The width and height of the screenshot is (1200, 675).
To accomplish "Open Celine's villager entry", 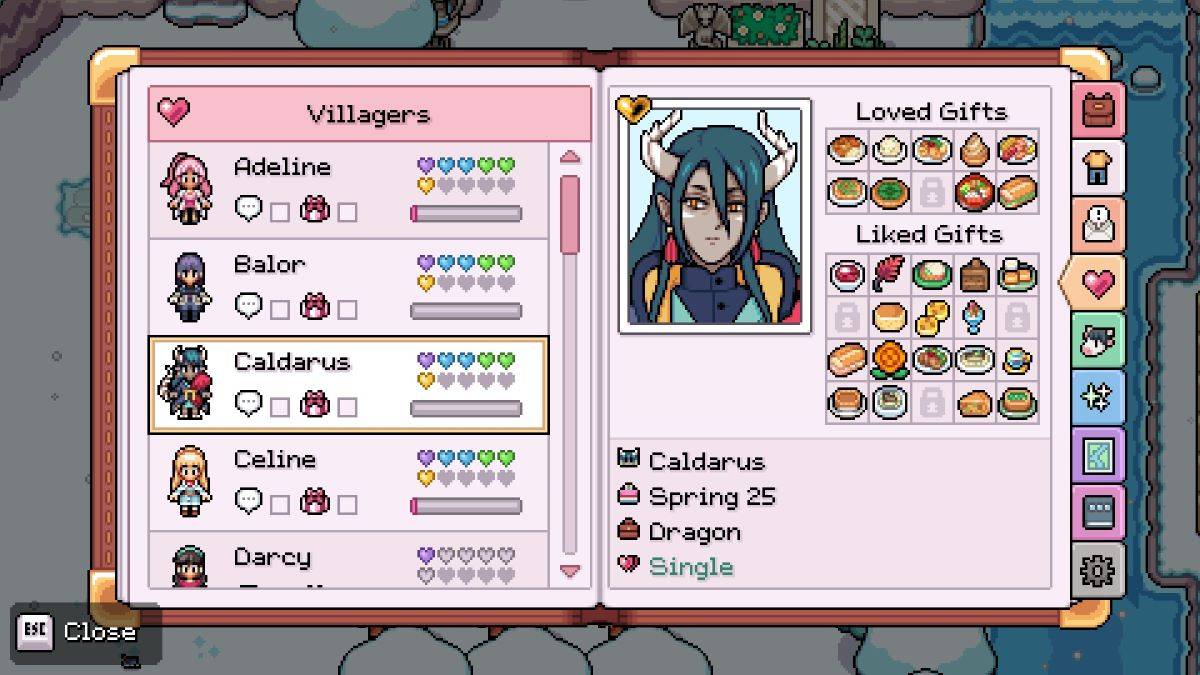I will pyautogui.click(x=348, y=482).
